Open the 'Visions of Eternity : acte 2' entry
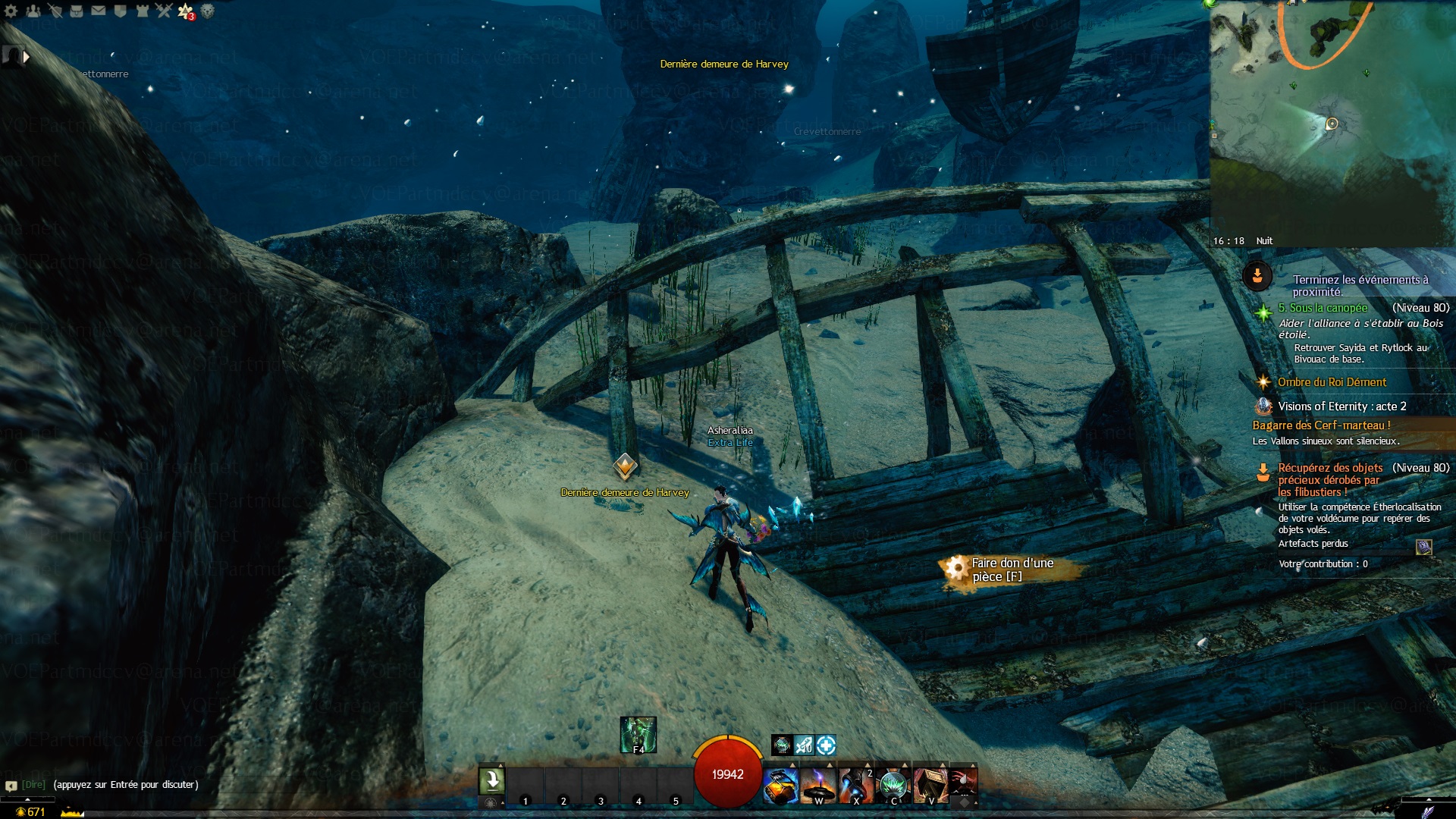 point(1341,406)
